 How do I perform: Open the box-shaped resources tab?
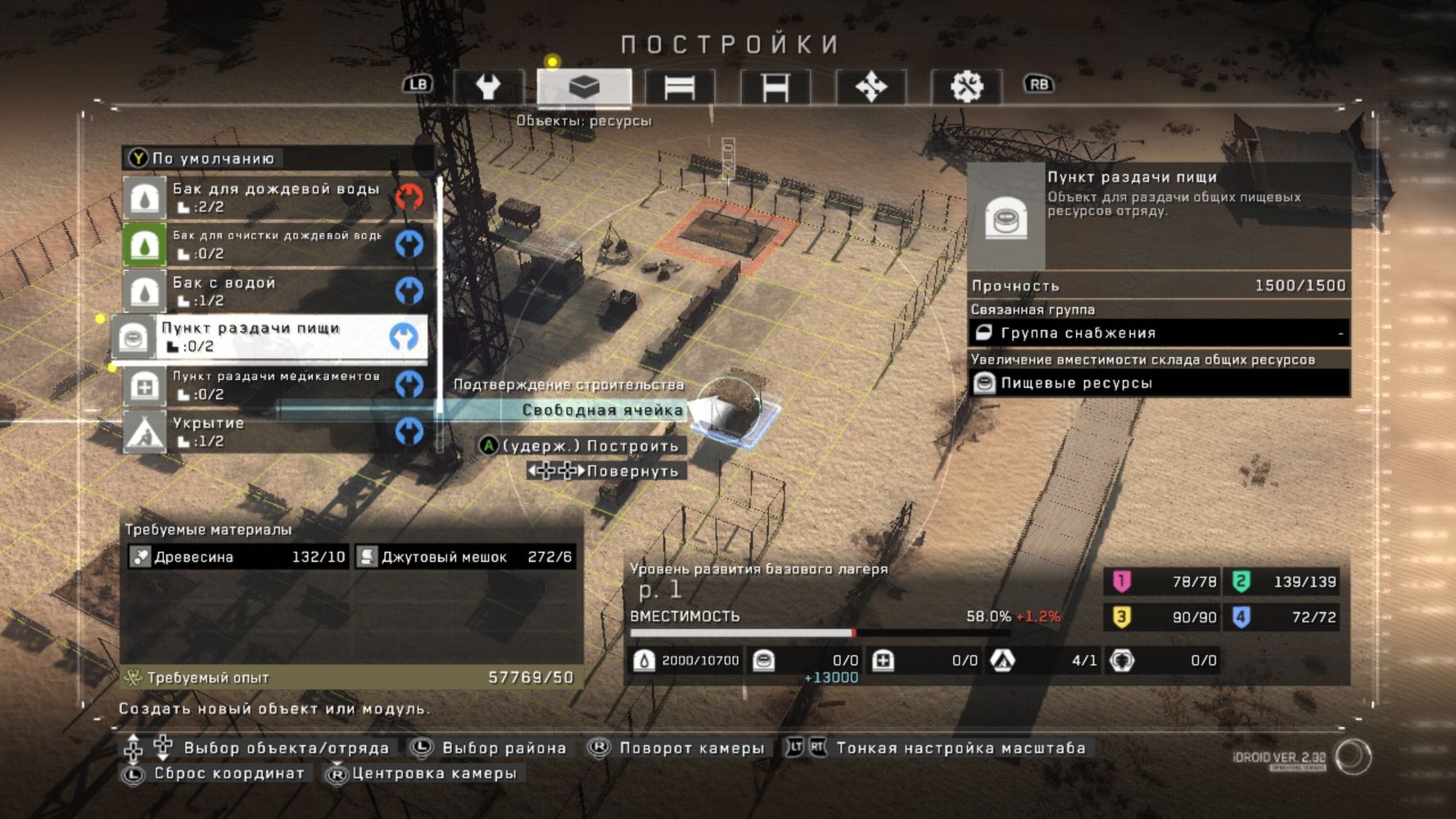coord(584,86)
